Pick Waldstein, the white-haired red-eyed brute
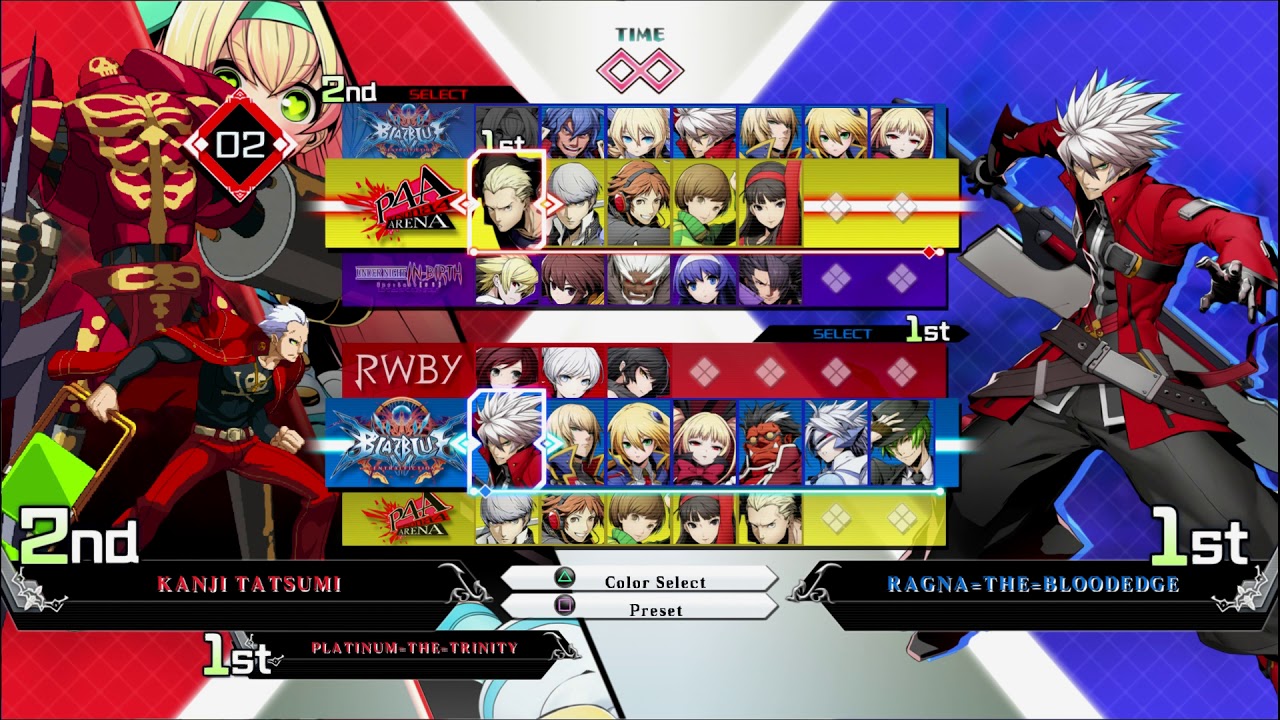The width and height of the screenshot is (1280, 720). point(638,280)
